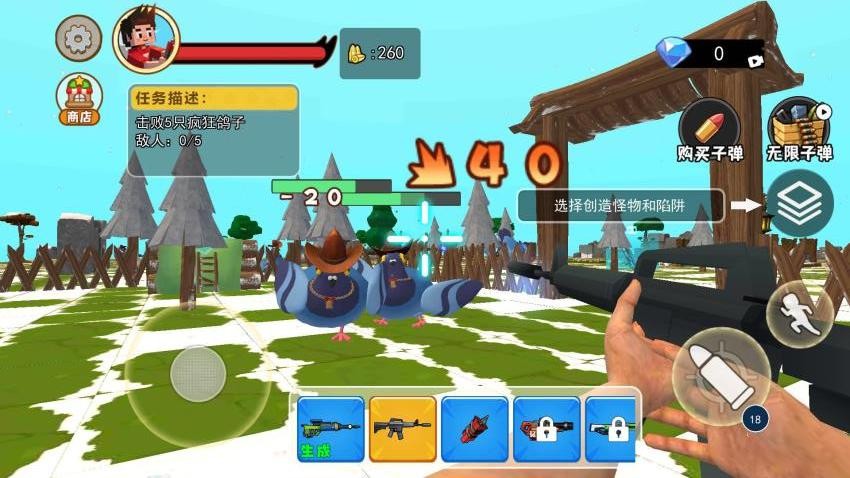
Task: Buy bullets with the 购买子弹 button
Action: point(709,130)
